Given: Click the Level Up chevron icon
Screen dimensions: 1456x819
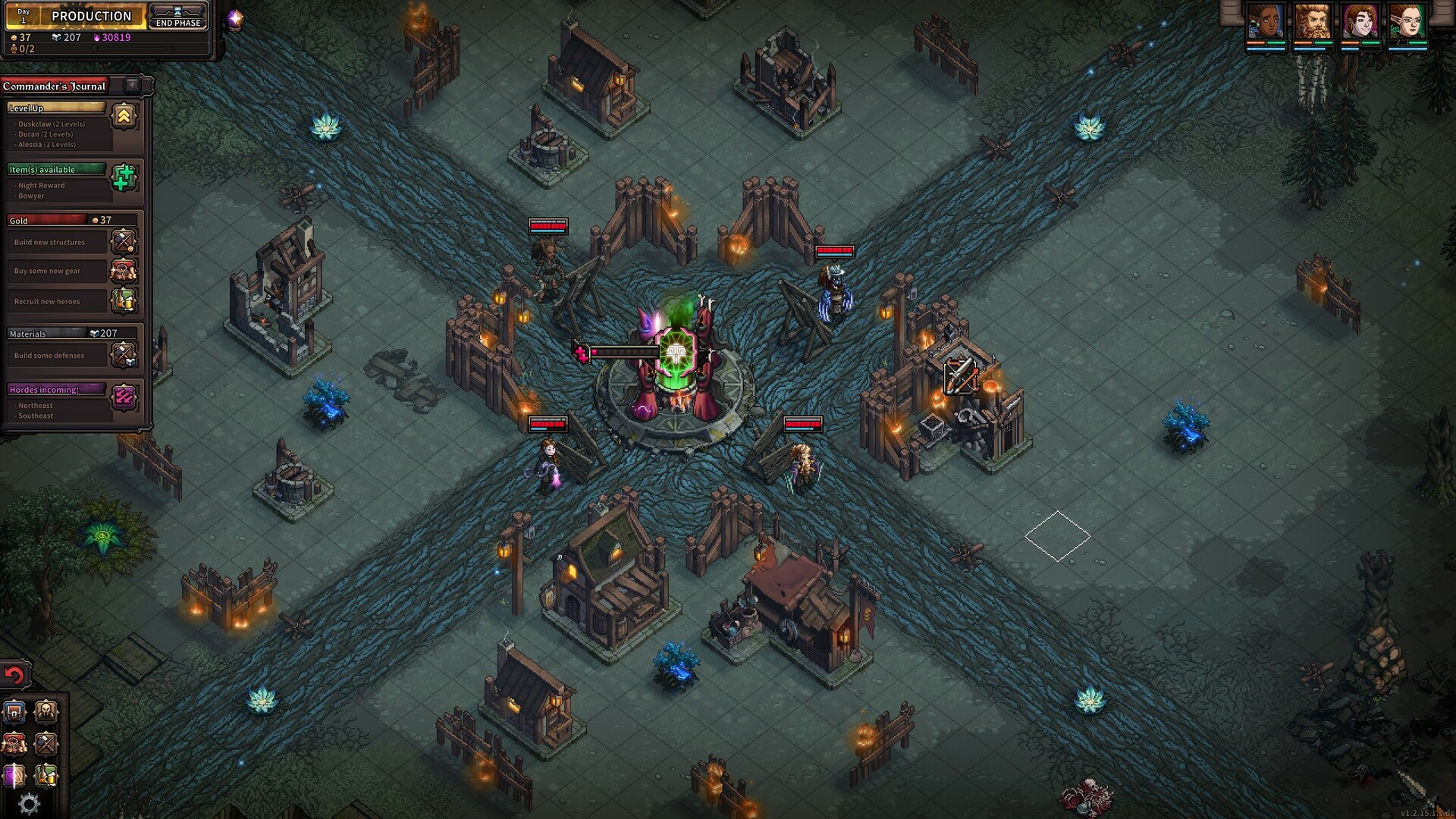Looking at the screenshot, I should [x=124, y=115].
